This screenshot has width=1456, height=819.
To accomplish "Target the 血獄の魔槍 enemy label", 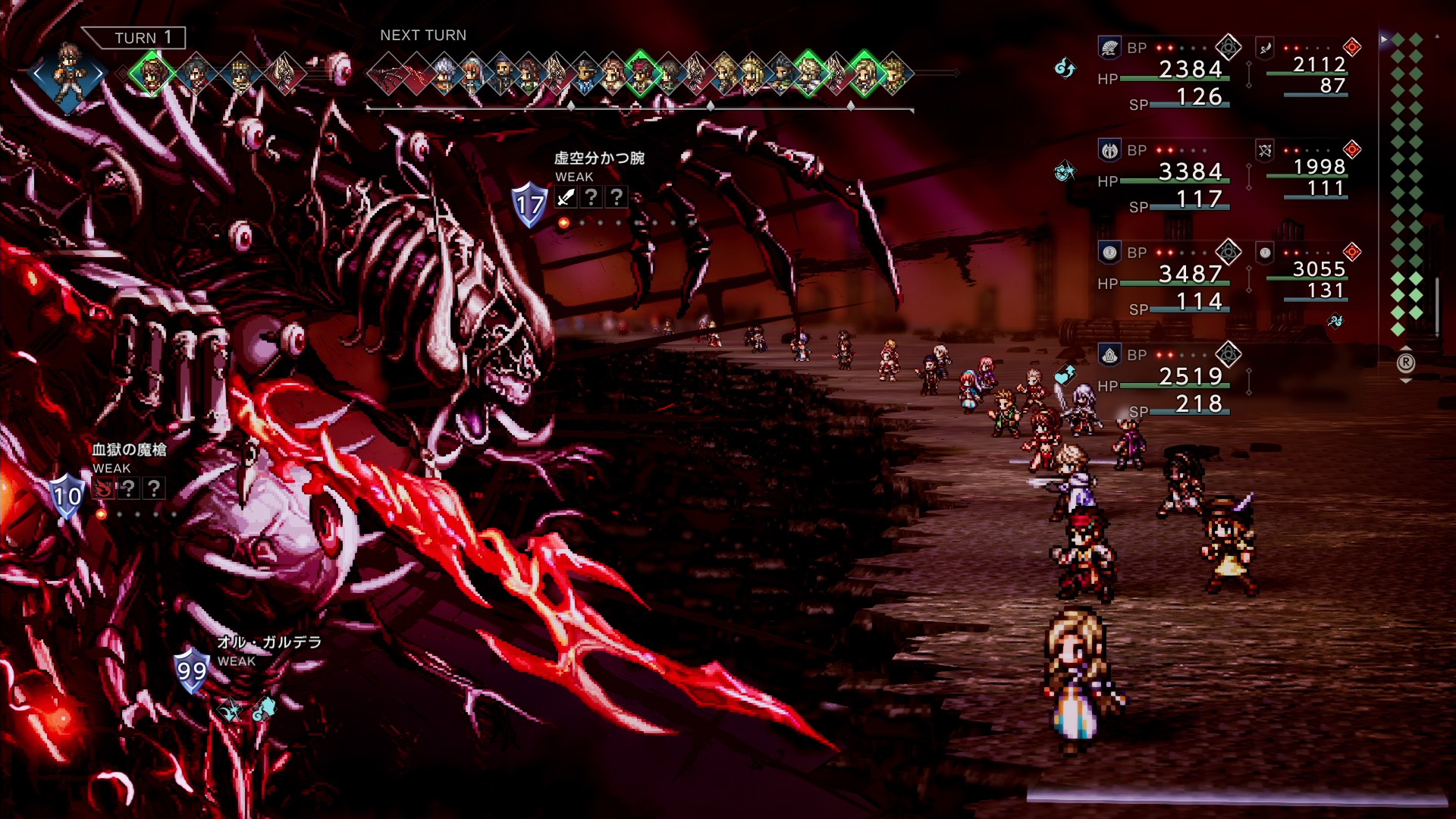I will click(129, 450).
